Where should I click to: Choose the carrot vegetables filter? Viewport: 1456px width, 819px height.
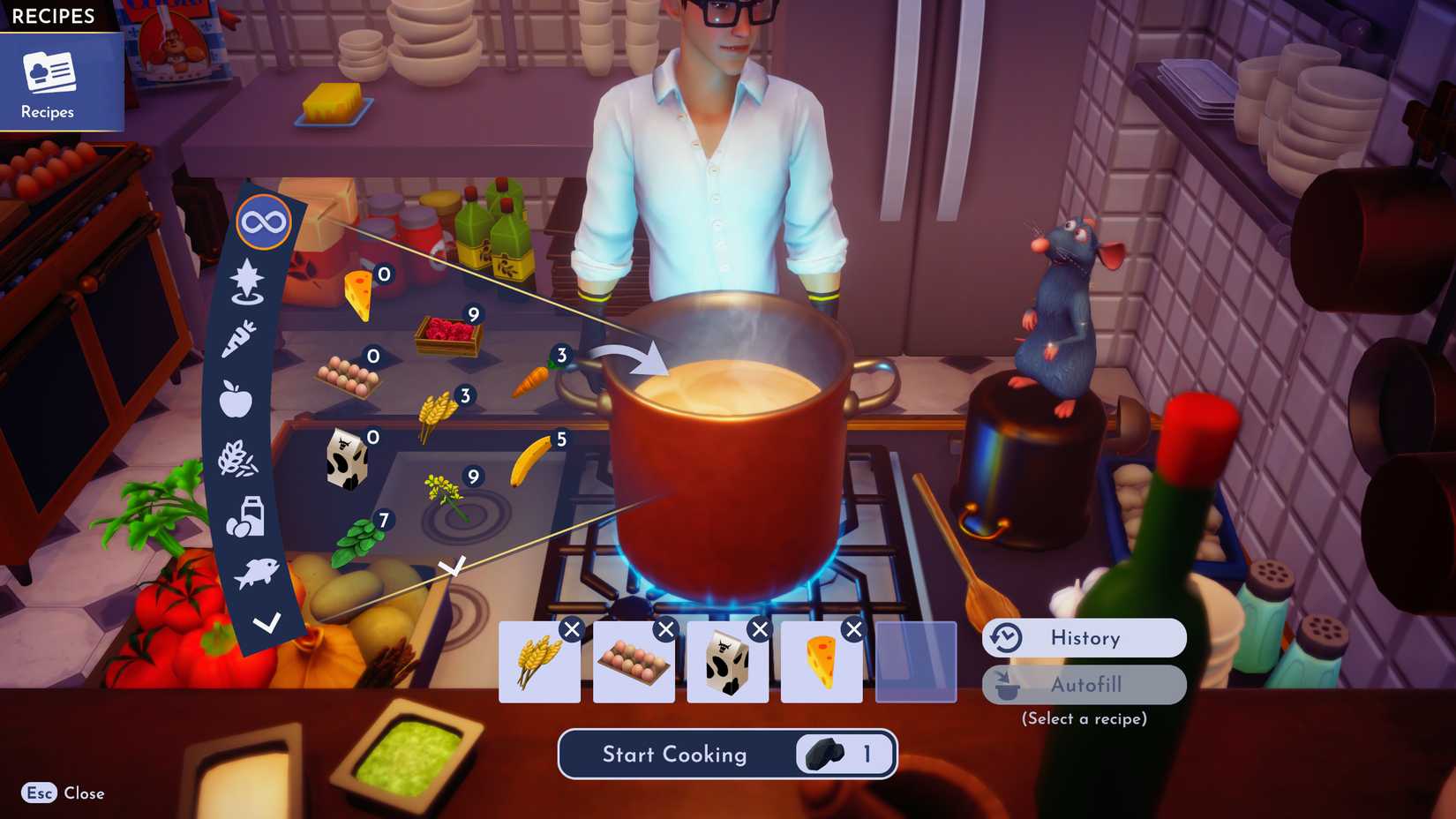pyautogui.click(x=240, y=338)
